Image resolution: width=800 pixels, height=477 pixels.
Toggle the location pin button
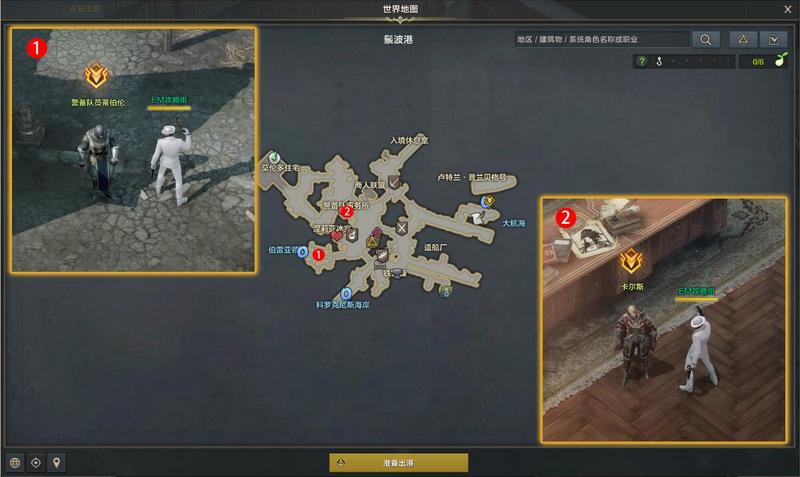(57, 462)
